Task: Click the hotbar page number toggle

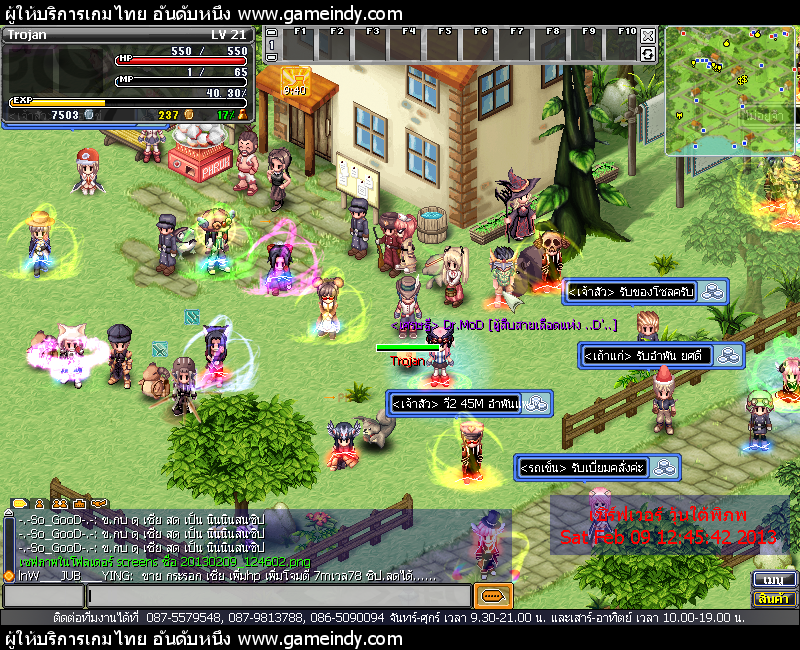Action: 271,45
